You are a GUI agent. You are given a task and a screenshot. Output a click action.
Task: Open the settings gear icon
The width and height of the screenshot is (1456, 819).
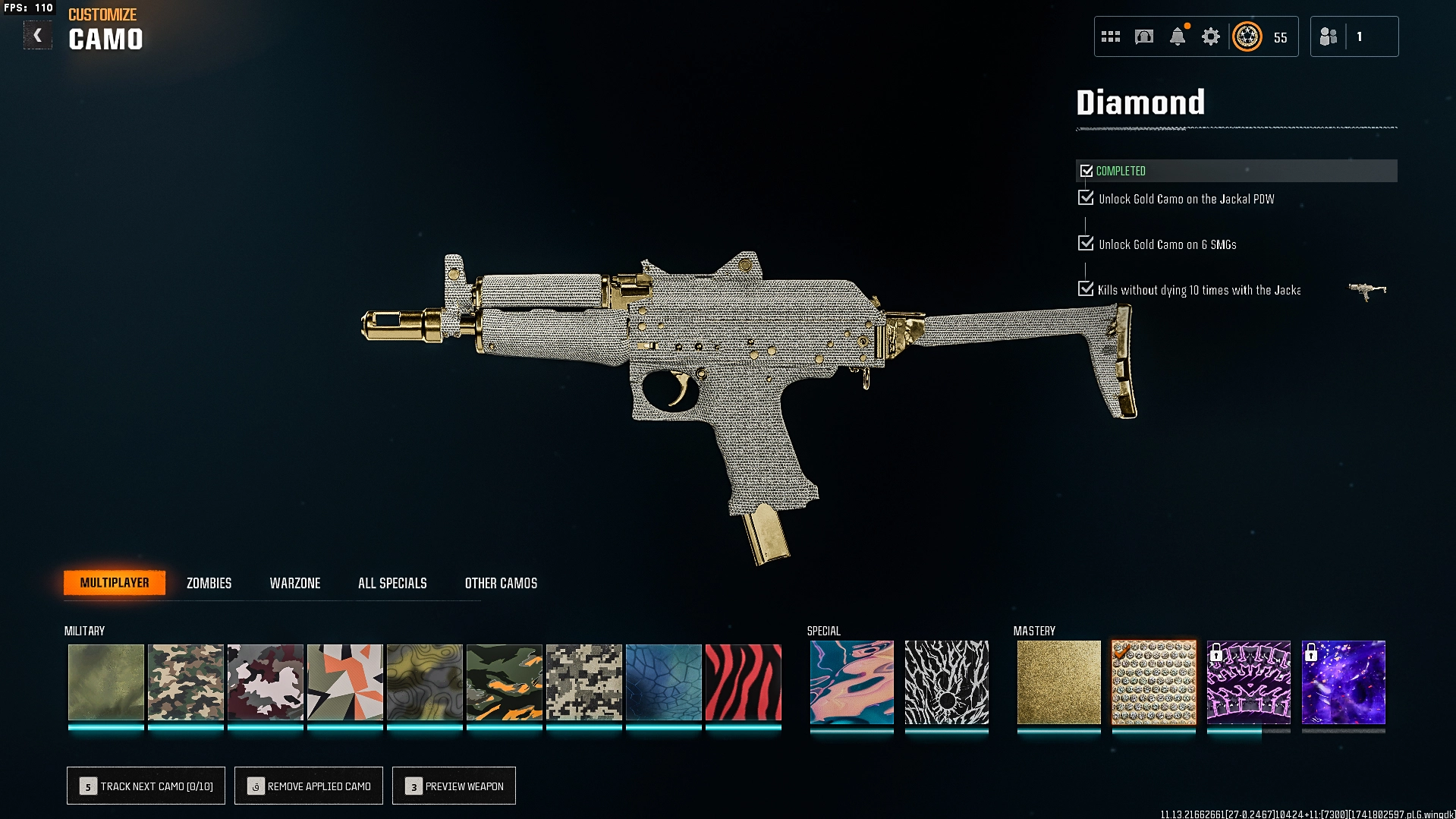(x=1211, y=36)
